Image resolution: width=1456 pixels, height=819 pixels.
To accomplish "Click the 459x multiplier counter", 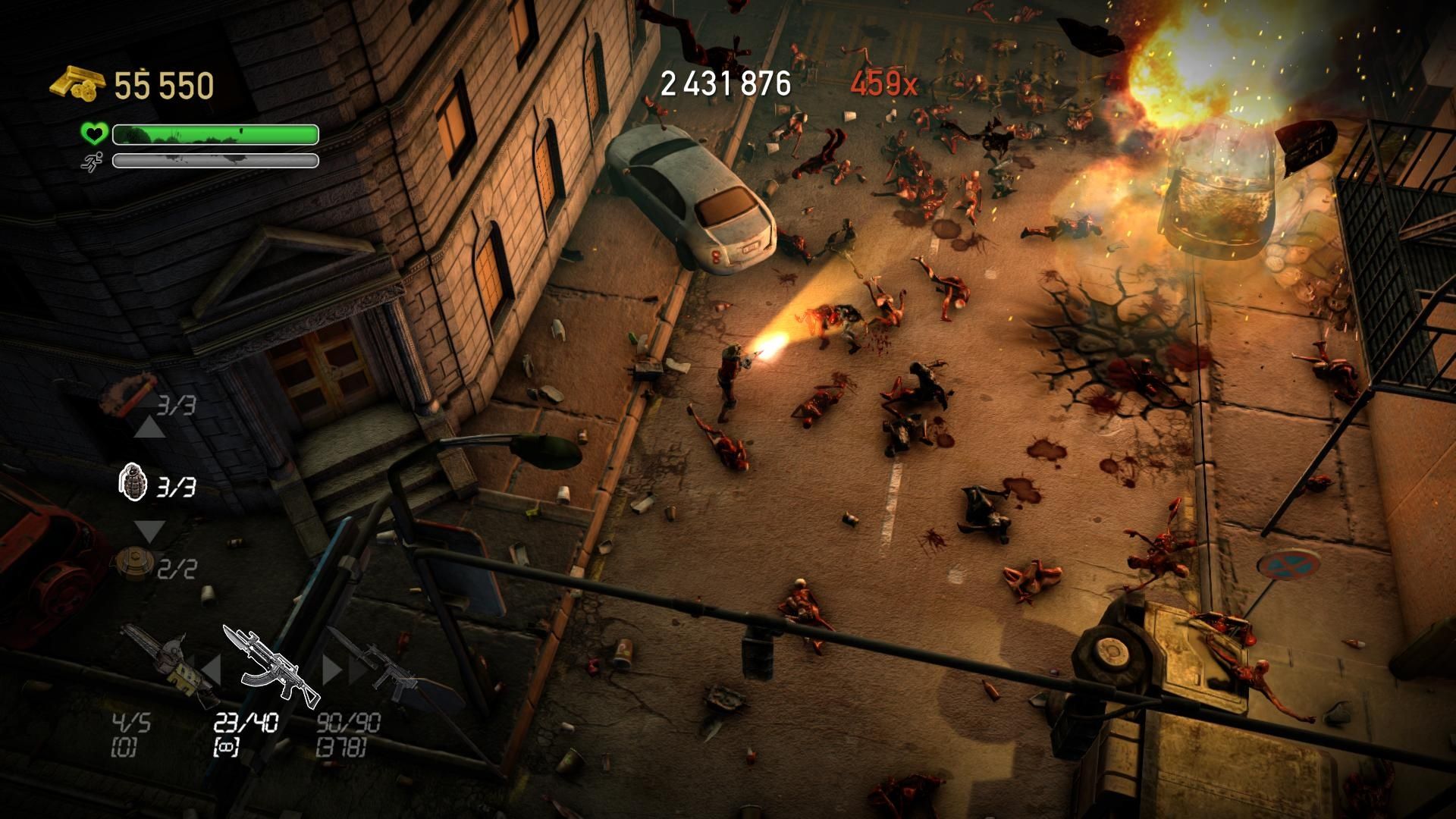I will 884,83.
